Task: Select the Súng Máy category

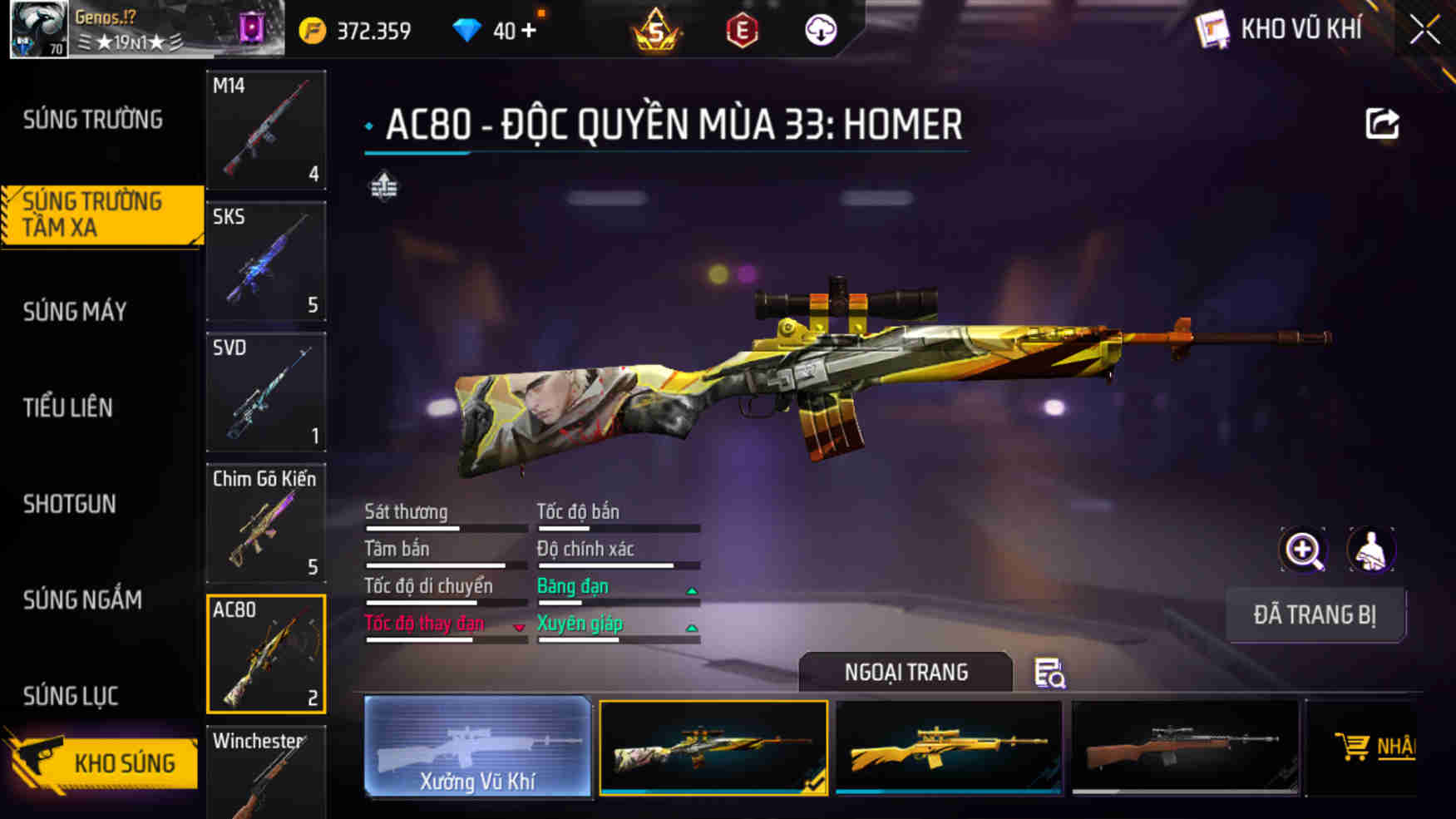Action: (75, 312)
